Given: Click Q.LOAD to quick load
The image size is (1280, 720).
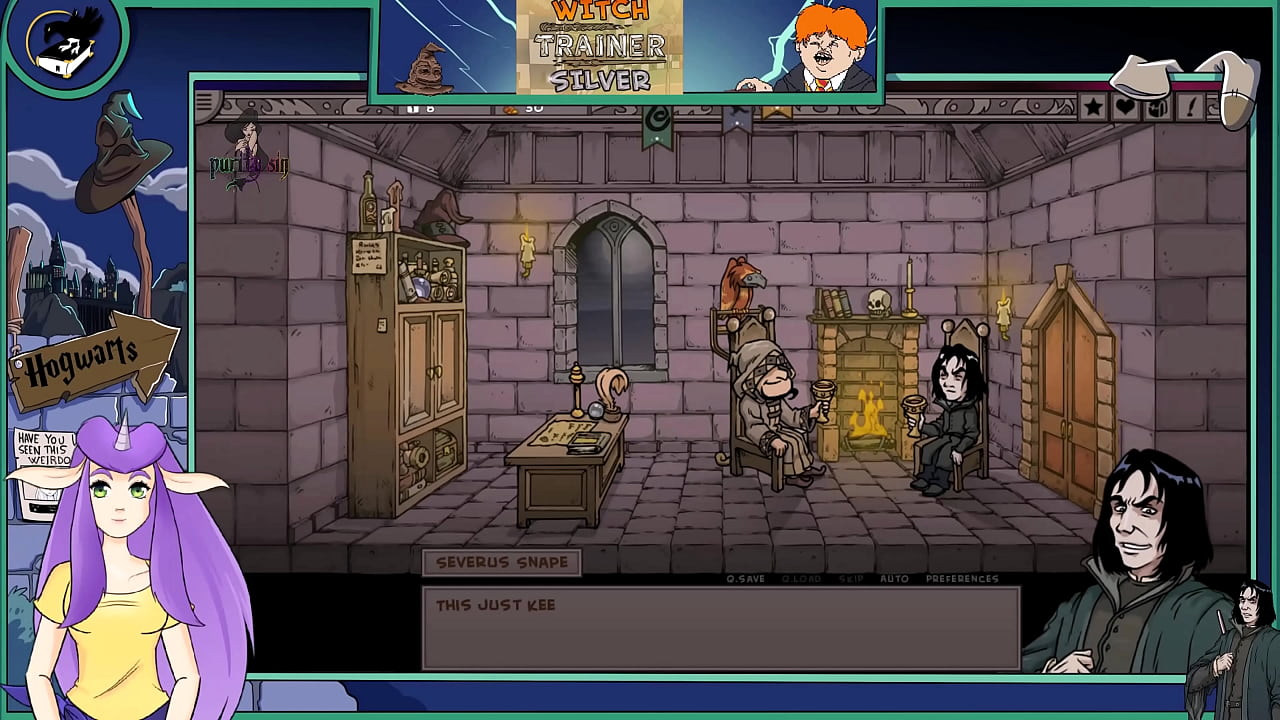Looking at the screenshot, I should pyautogui.click(x=800, y=578).
